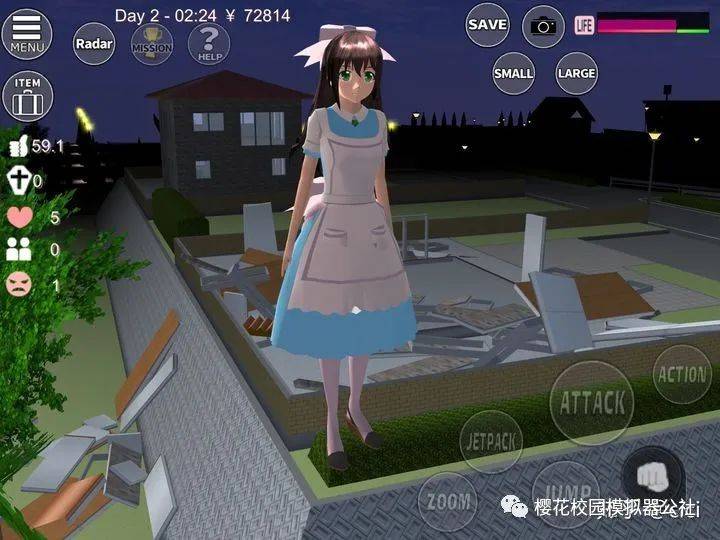Choose the LARGE size button
Screen dimensions: 720x540
[x=576, y=73]
